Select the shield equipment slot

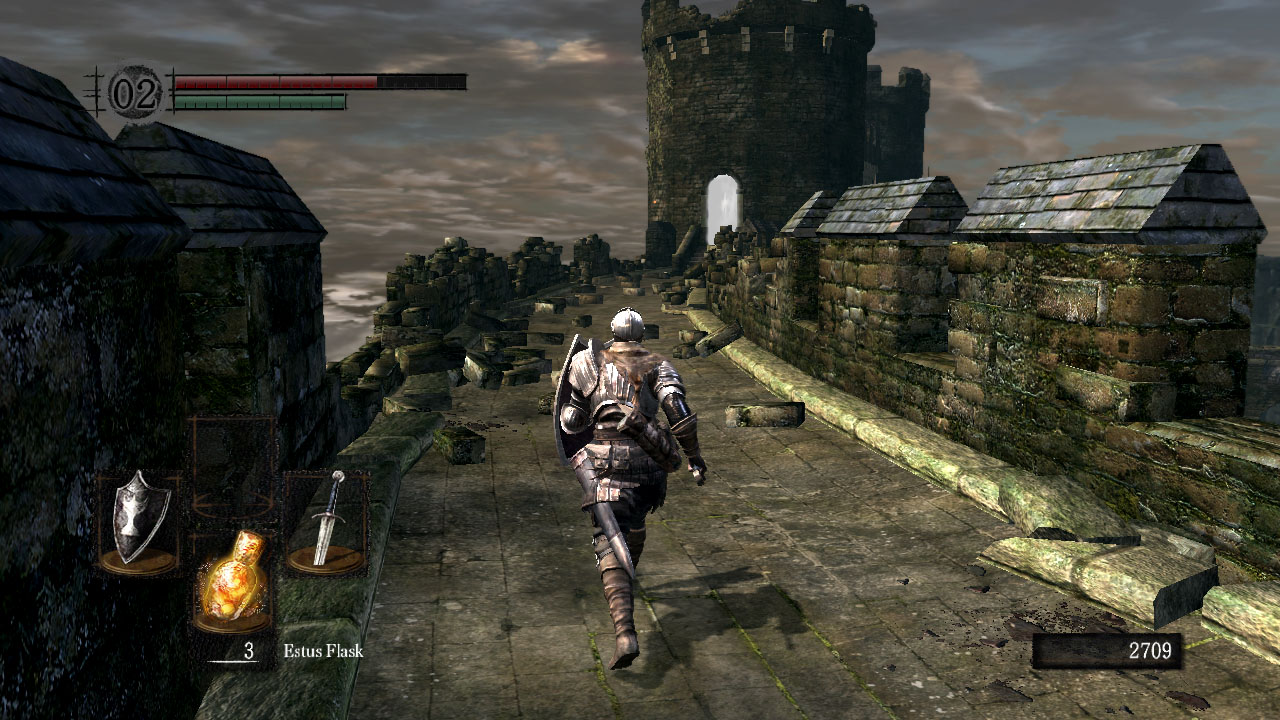(x=139, y=523)
